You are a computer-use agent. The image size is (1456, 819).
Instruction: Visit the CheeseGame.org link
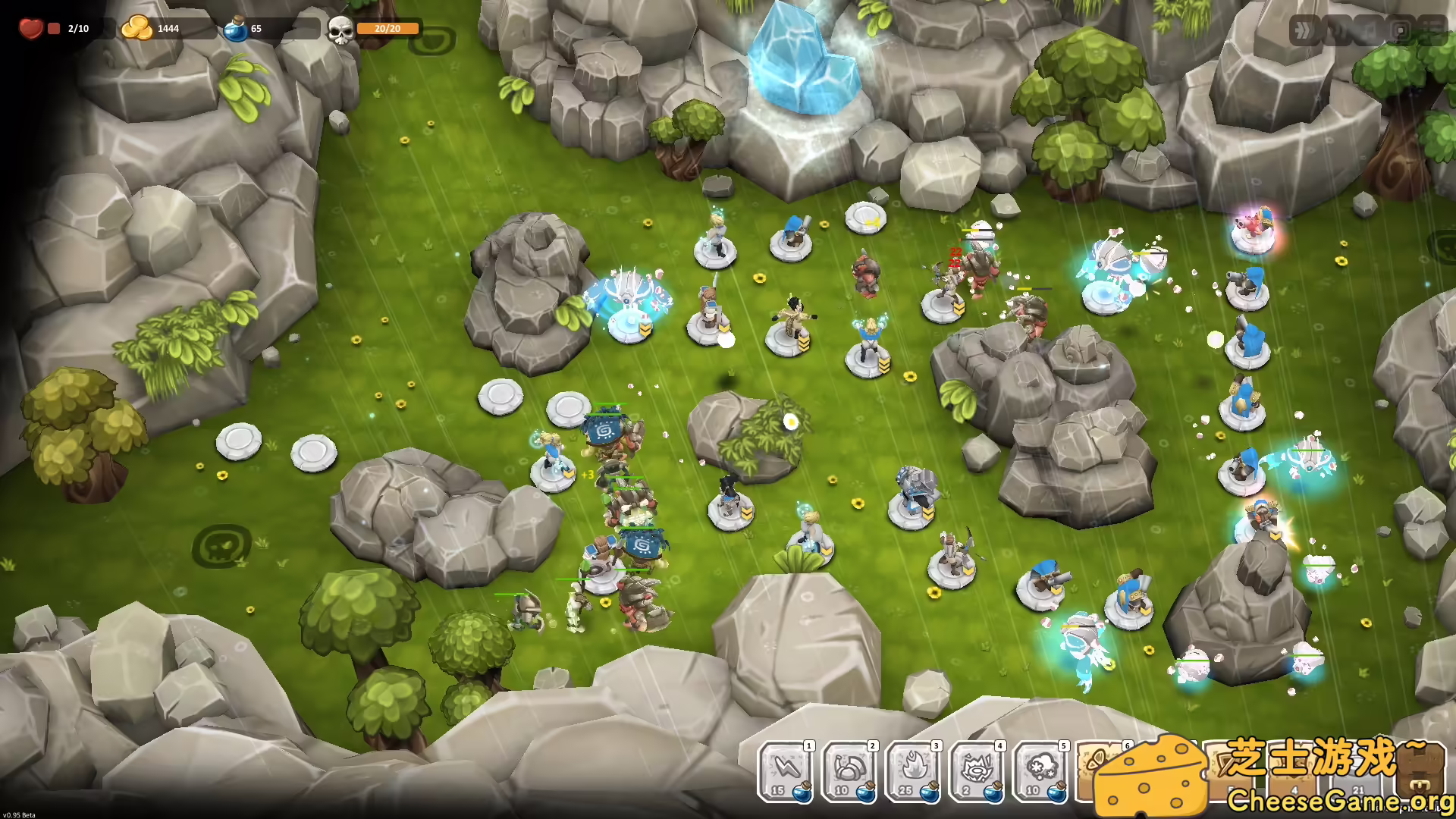pyautogui.click(x=1342, y=802)
